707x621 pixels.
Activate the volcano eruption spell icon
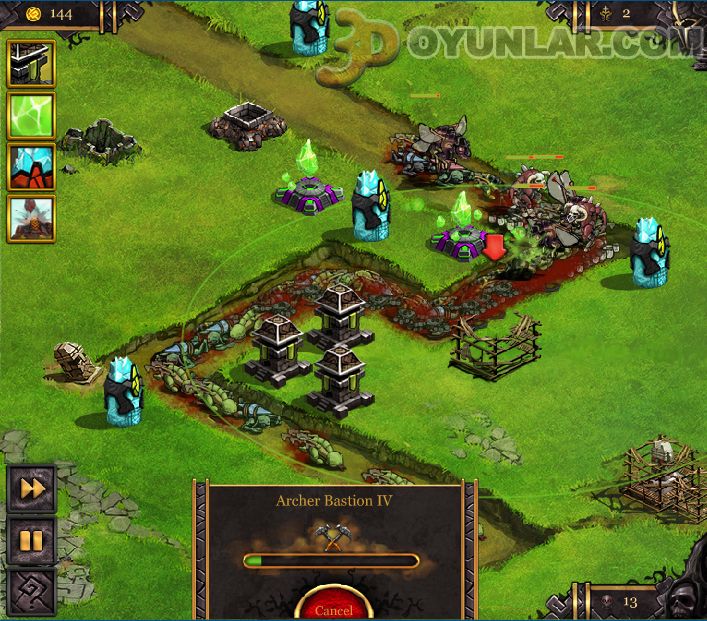(x=31, y=219)
